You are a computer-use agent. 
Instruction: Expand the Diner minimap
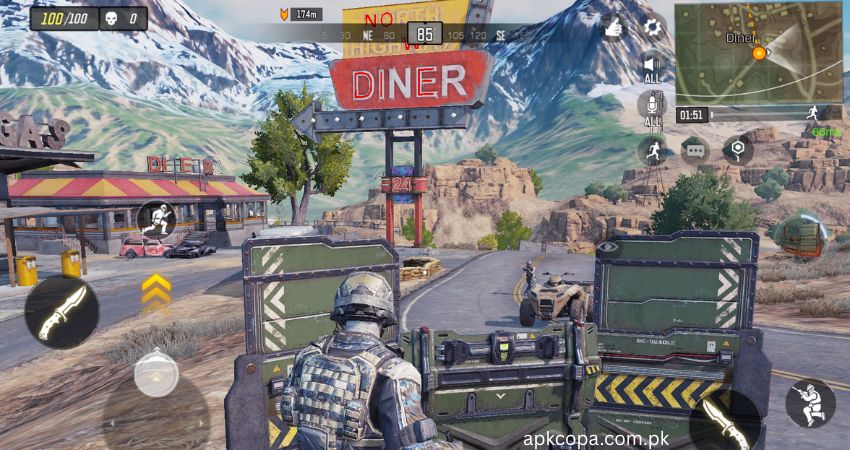tap(757, 51)
